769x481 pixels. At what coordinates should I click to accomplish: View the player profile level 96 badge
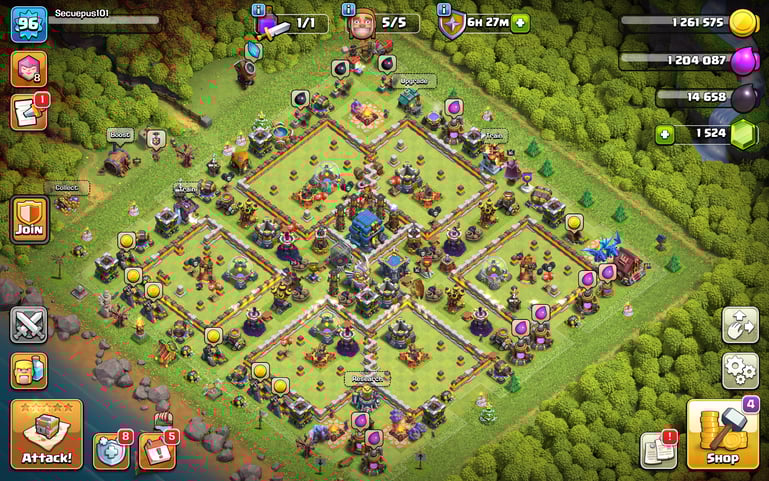(28, 24)
